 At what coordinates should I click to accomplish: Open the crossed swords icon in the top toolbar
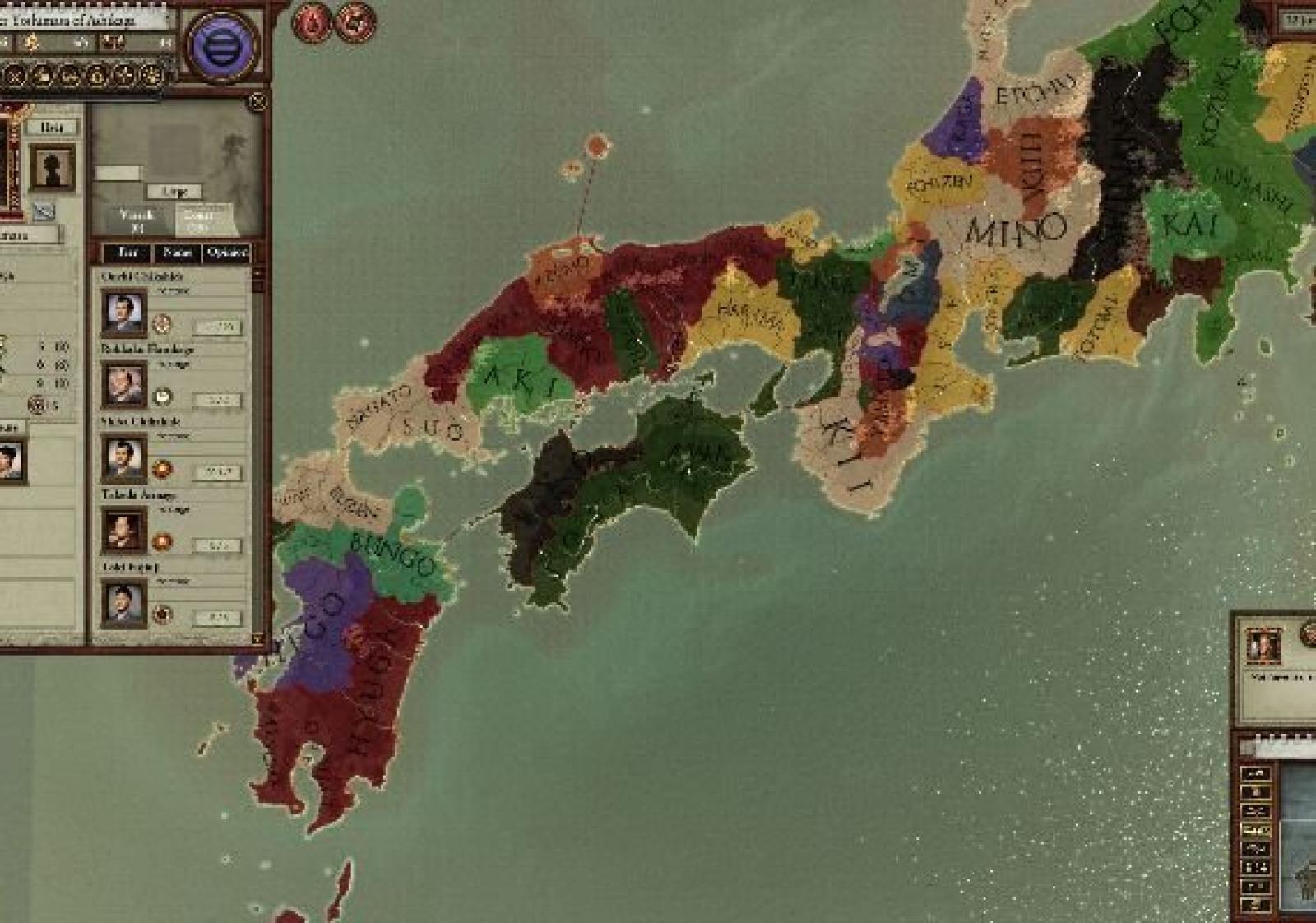tap(15, 76)
